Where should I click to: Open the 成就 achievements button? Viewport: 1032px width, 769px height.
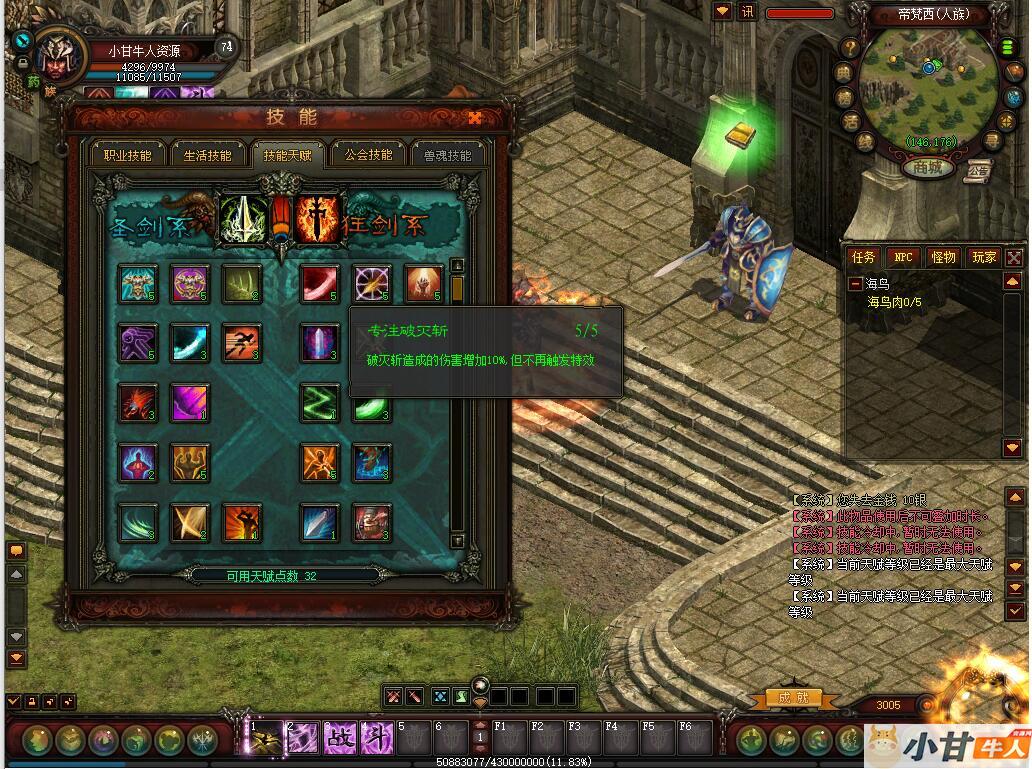793,697
